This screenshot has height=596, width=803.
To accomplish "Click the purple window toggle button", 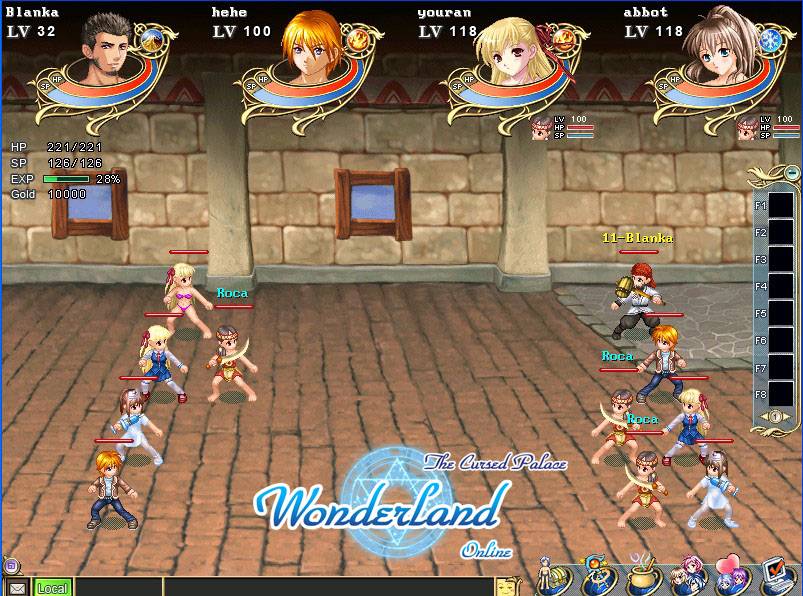I will click(x=10, y=566).
